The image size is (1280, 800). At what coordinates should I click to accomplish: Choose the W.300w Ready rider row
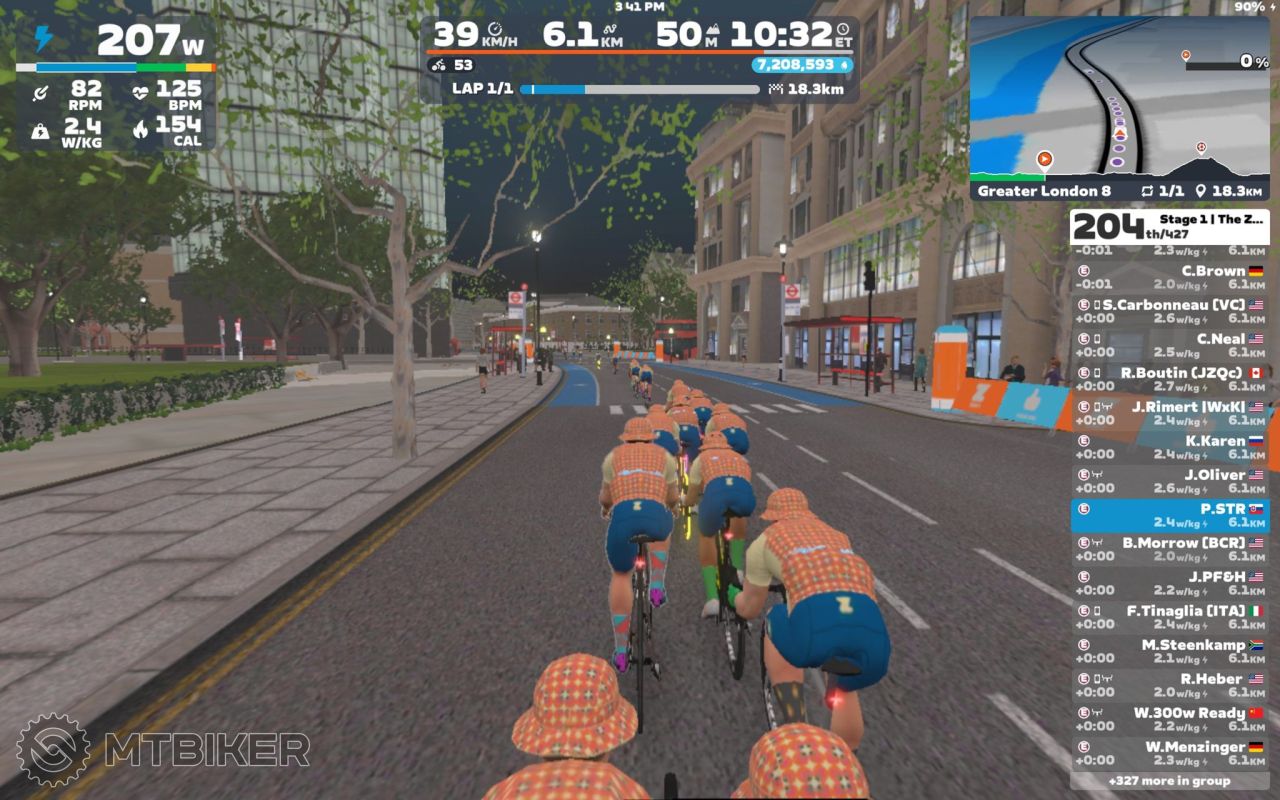[x=1170, y=719]
